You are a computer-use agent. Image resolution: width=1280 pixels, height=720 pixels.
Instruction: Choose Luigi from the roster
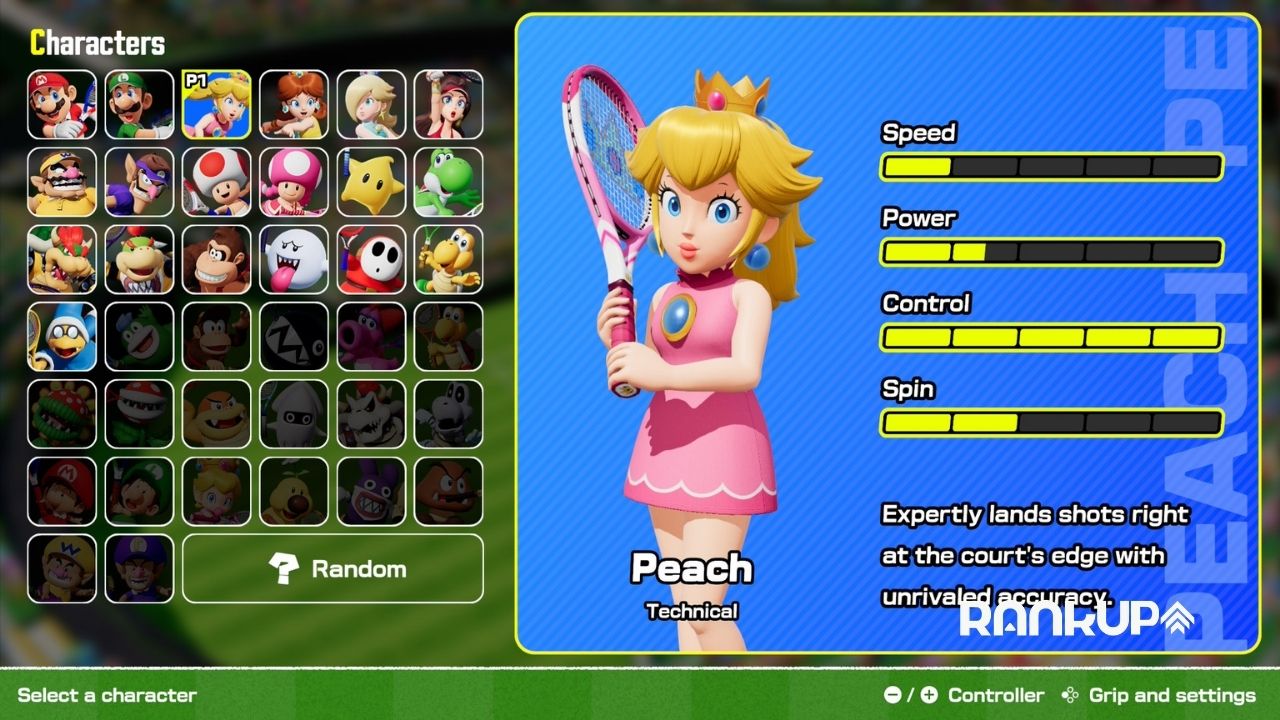coord(139,104)
